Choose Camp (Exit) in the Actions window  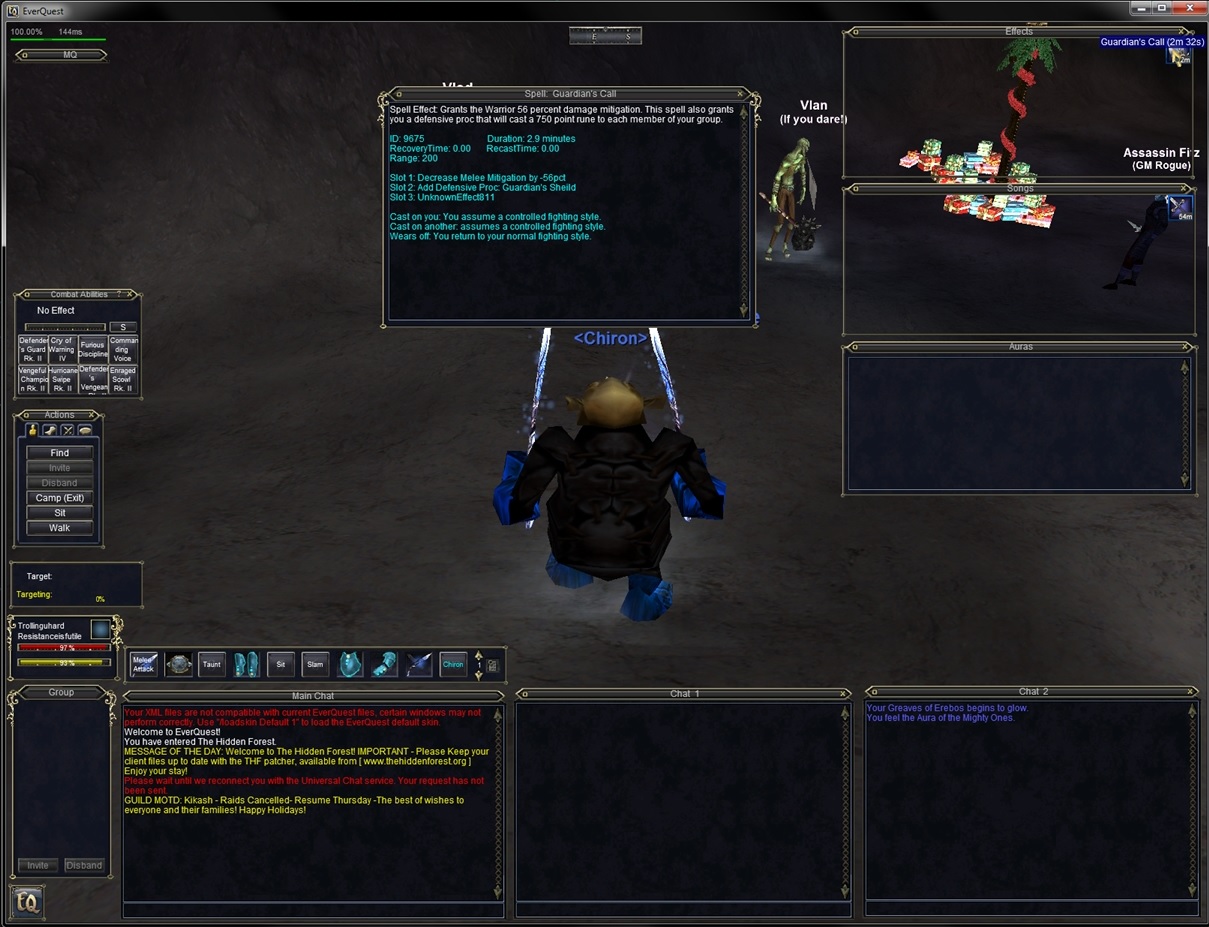[x=60, y=498]
